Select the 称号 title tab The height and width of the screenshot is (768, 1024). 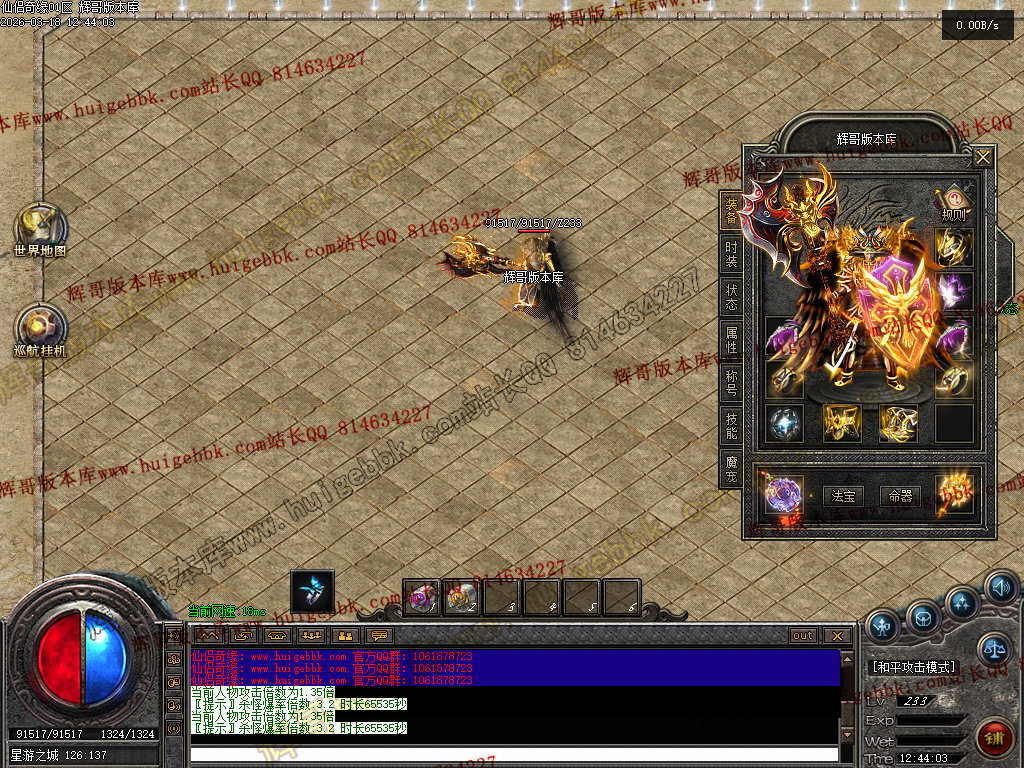point(732,382)
